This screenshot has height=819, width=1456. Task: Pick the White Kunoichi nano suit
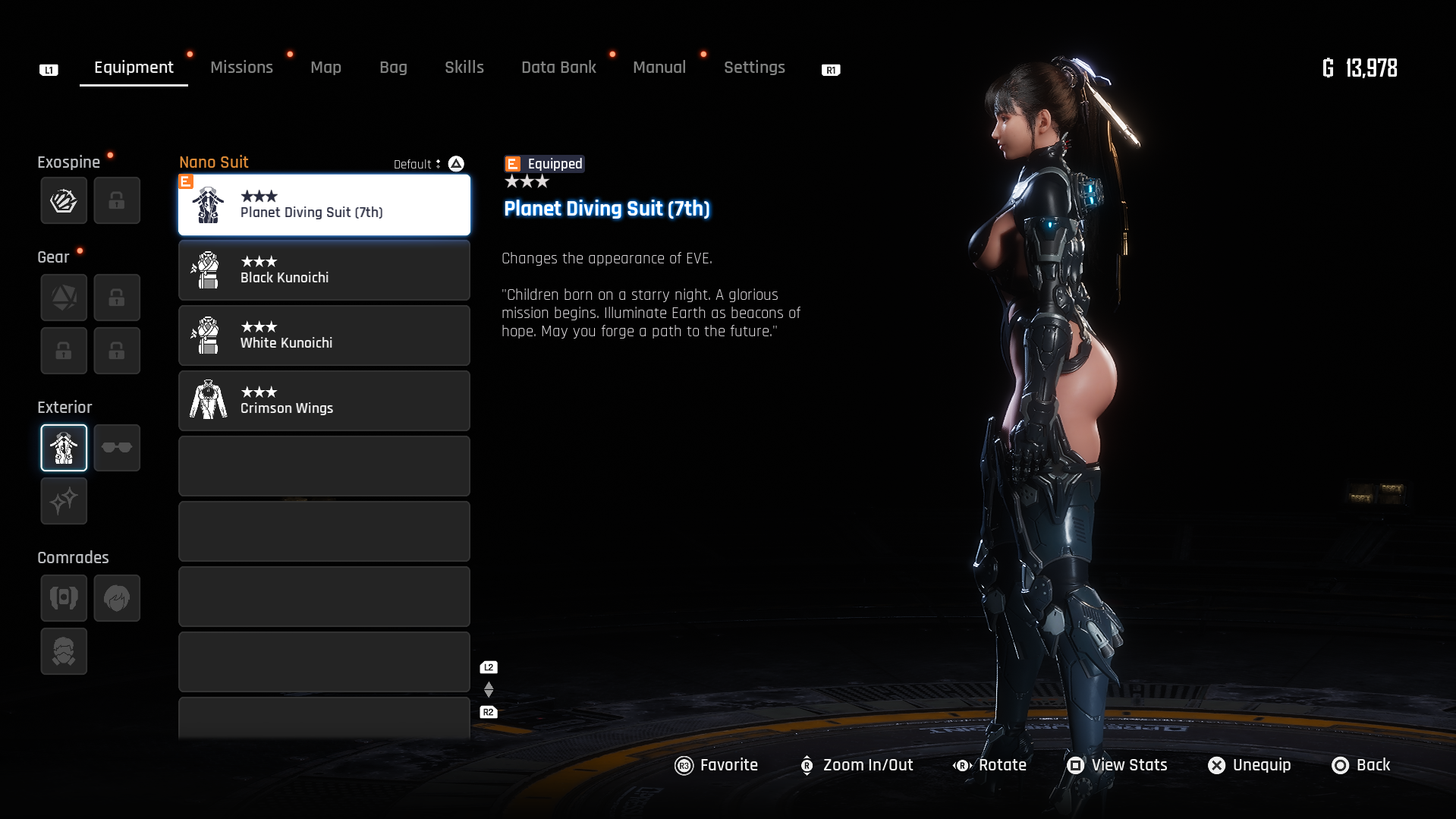(x=324, y=335)
